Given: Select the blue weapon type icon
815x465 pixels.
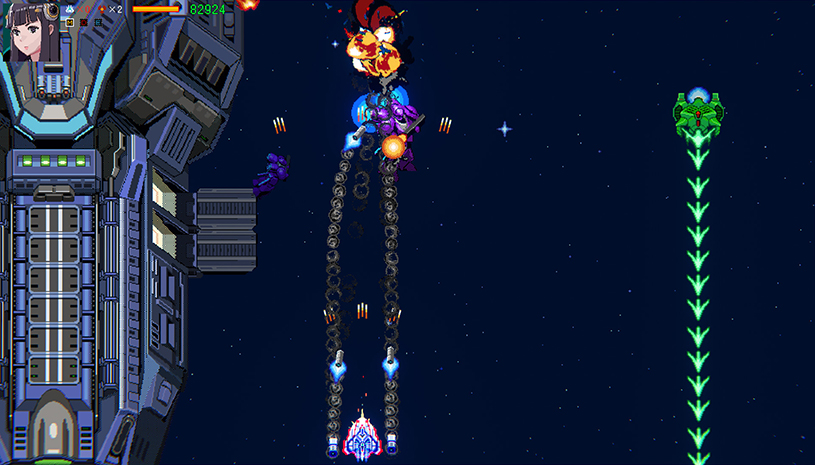Looking at the screenshot, I should point(98,22).
